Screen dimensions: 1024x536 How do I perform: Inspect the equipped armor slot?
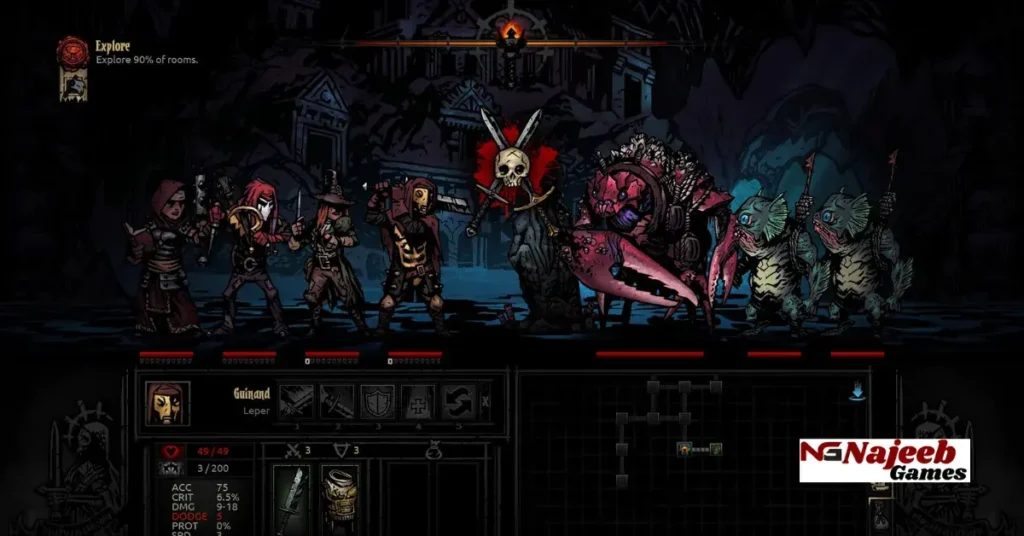click(340, 494)
